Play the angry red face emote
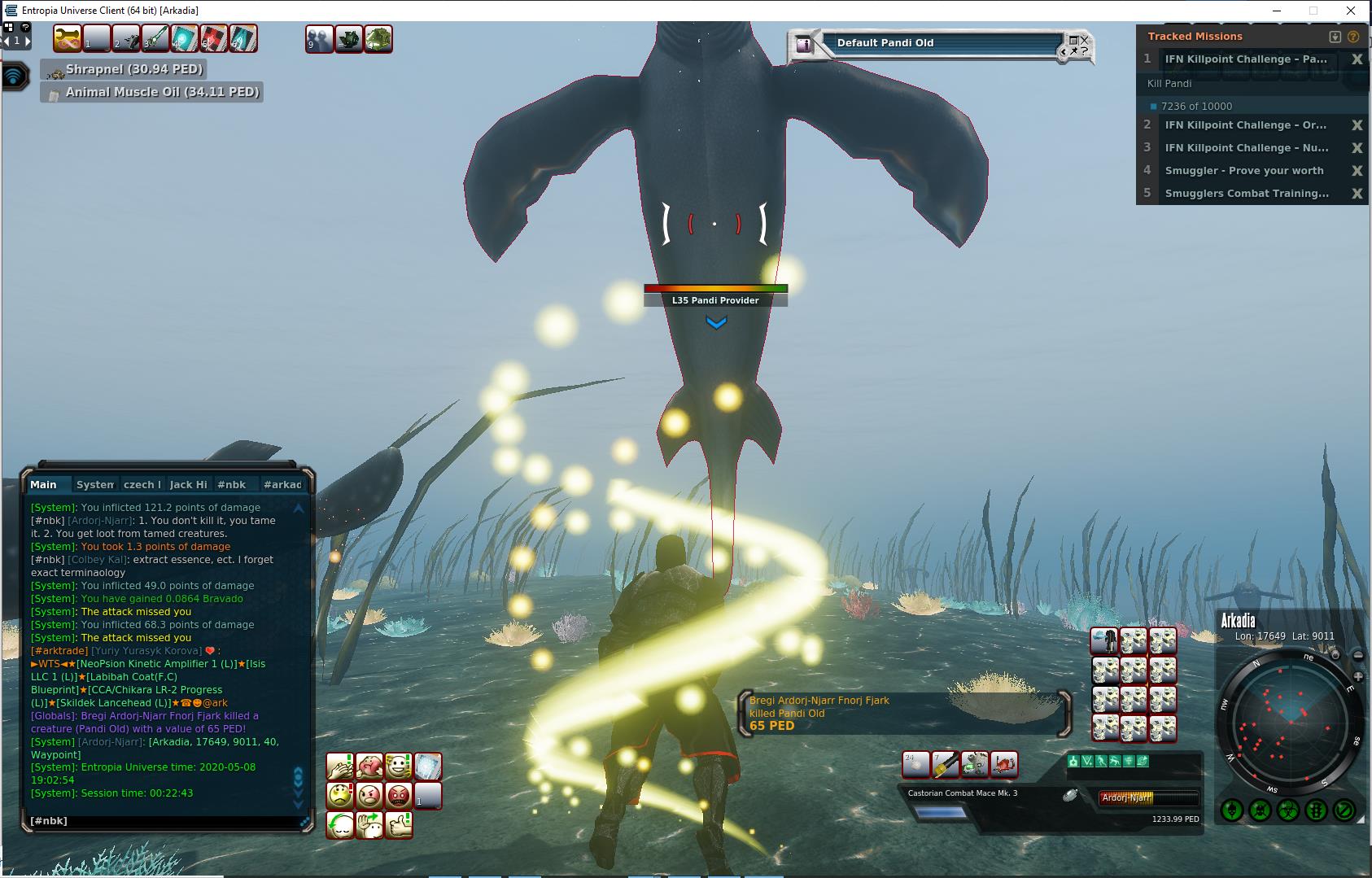The height and width of the screenshot is (878, 1372). tap(398, 795)
